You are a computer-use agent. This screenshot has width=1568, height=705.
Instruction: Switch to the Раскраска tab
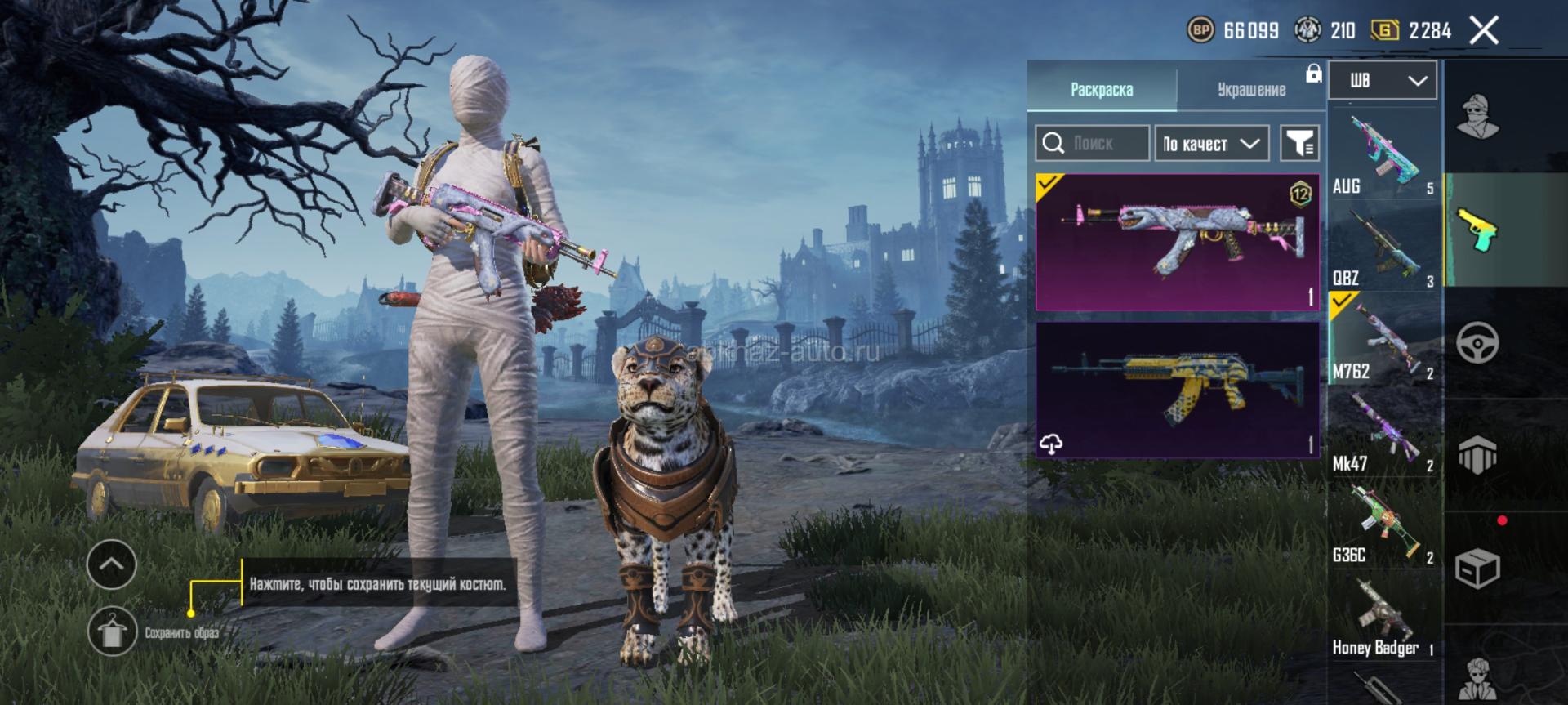[x=1101, y=89]
